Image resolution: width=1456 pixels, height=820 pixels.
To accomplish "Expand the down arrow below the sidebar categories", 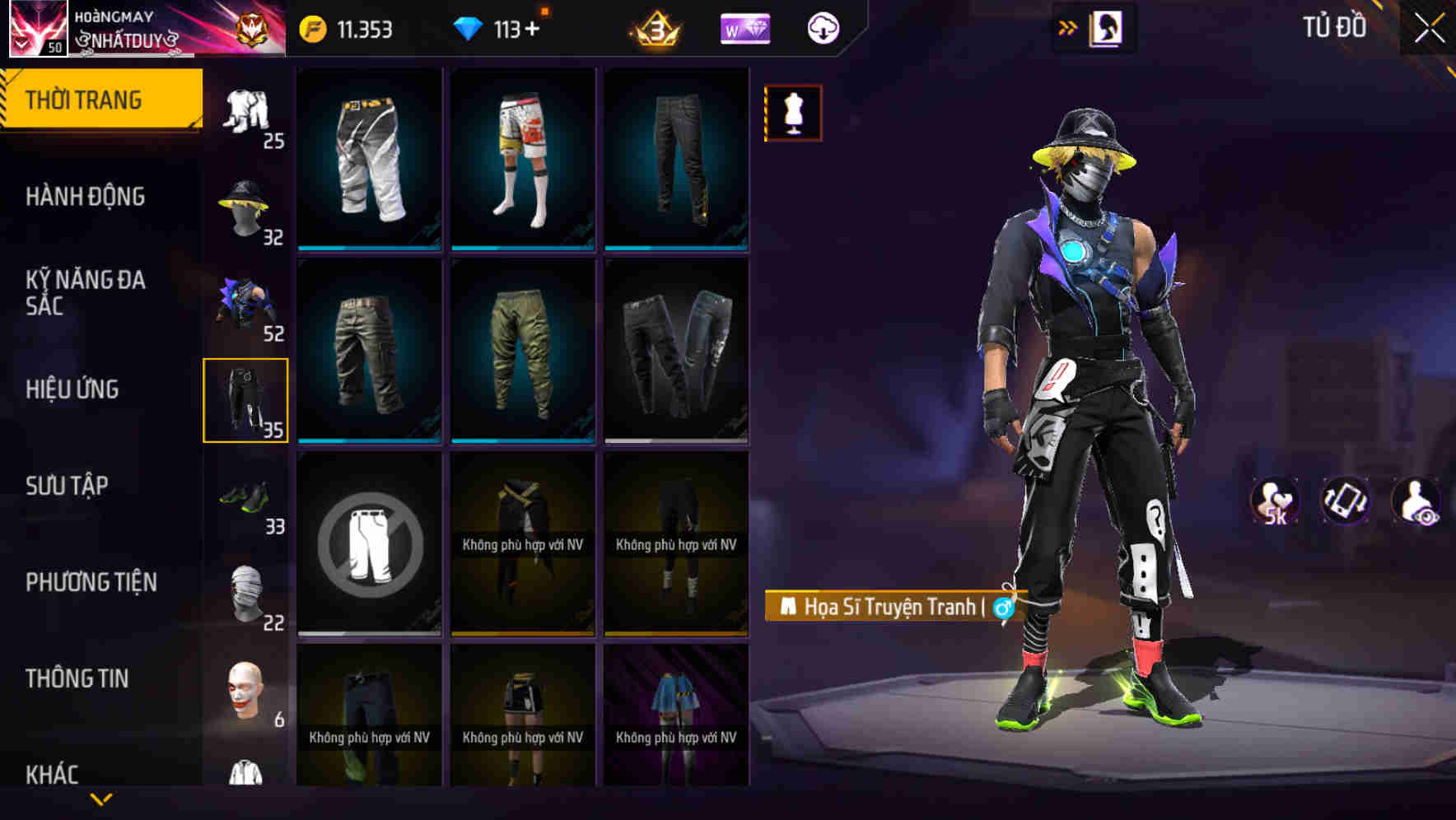I will [x=100, y=797].
